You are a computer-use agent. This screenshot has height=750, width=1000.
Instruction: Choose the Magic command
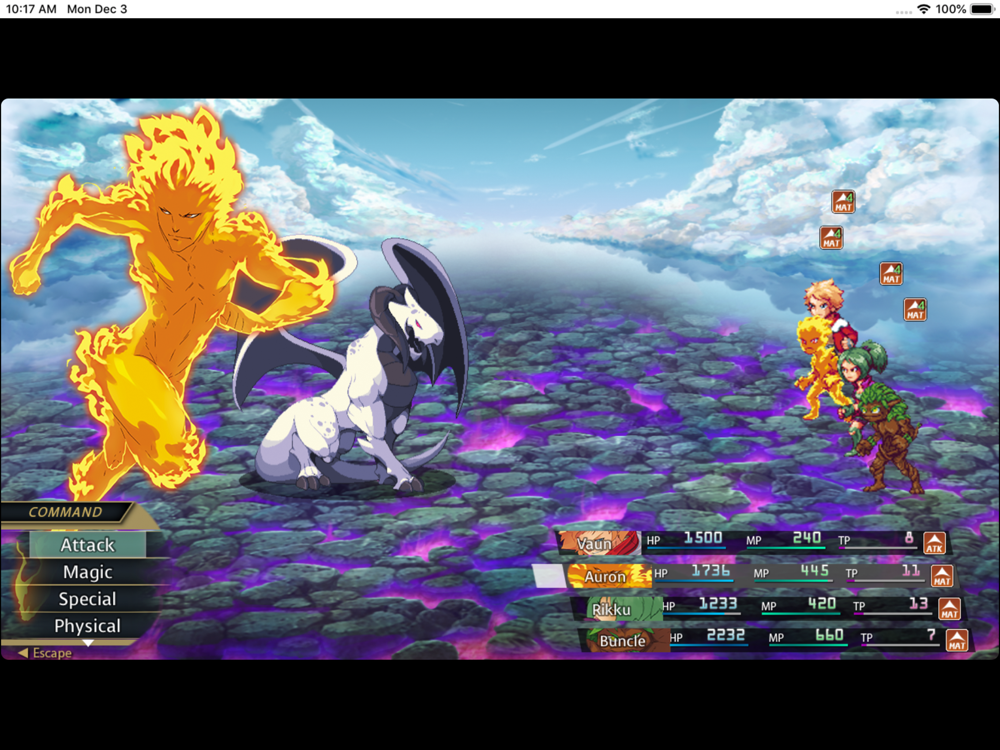tap(88, 572)
